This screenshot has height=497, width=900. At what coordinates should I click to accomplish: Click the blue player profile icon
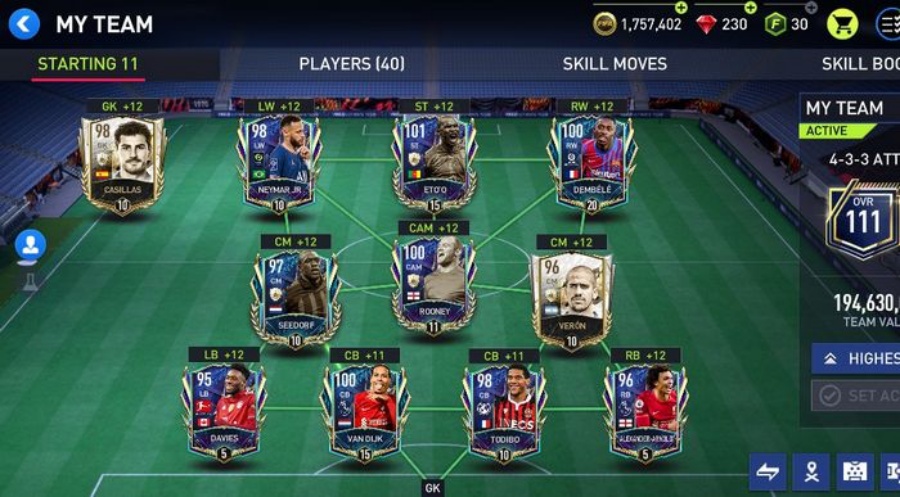pos(30,244)
